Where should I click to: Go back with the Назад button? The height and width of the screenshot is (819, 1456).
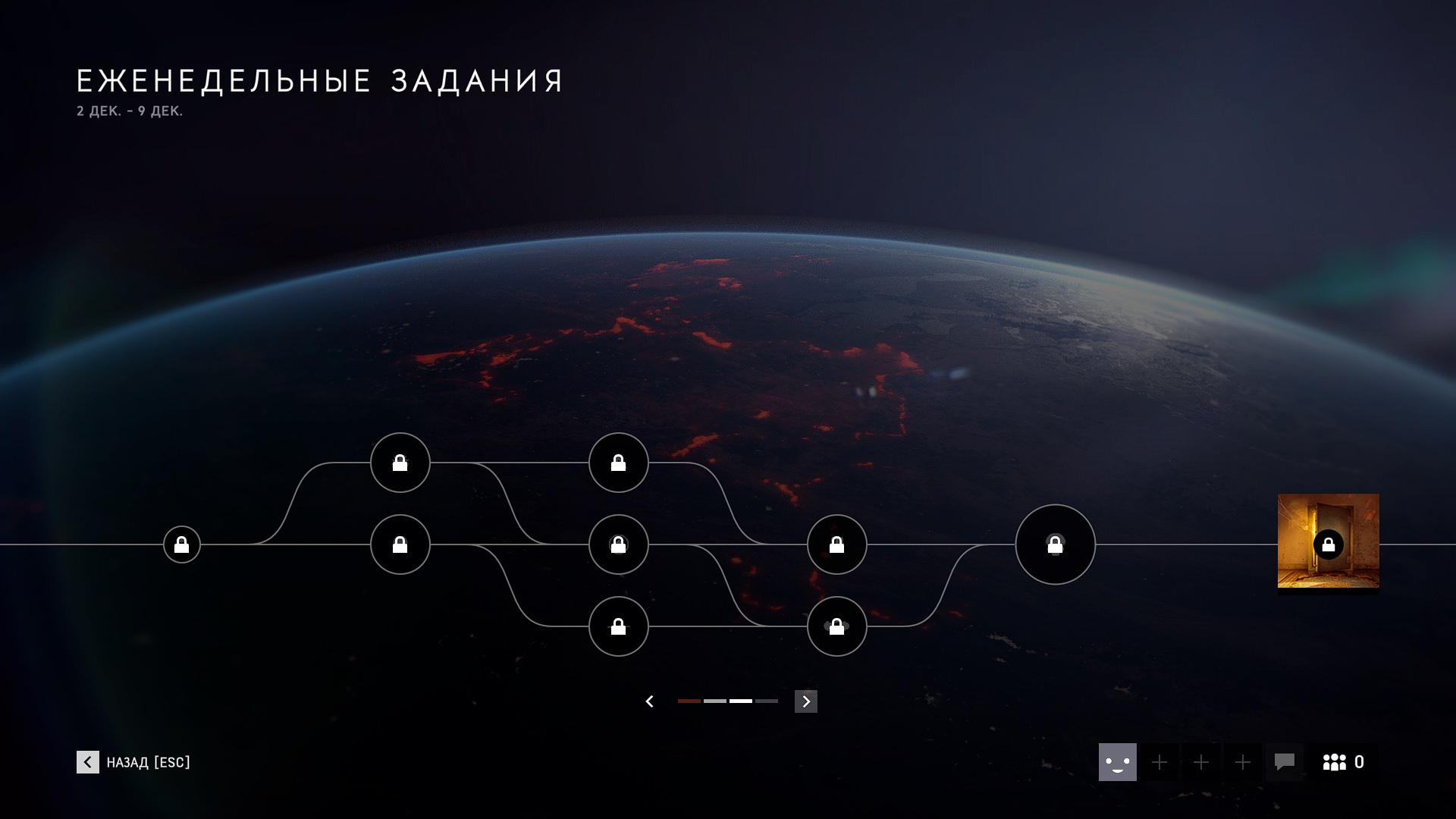[x=133, y=762]
